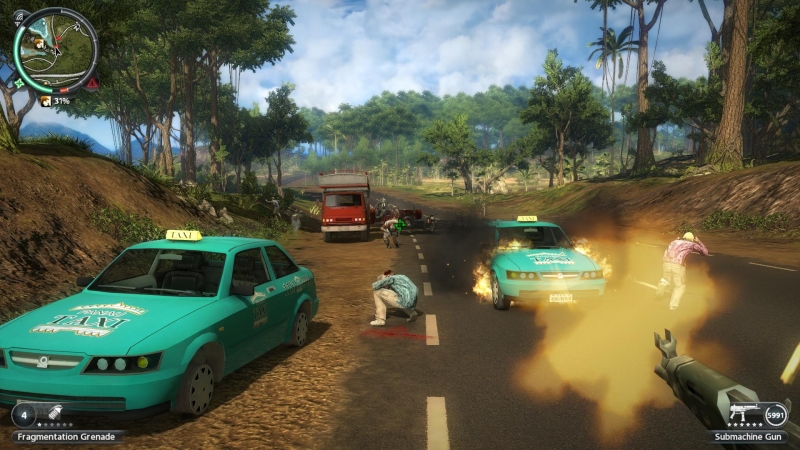Select the Fragmentation Grenade icon

point(54,413)
